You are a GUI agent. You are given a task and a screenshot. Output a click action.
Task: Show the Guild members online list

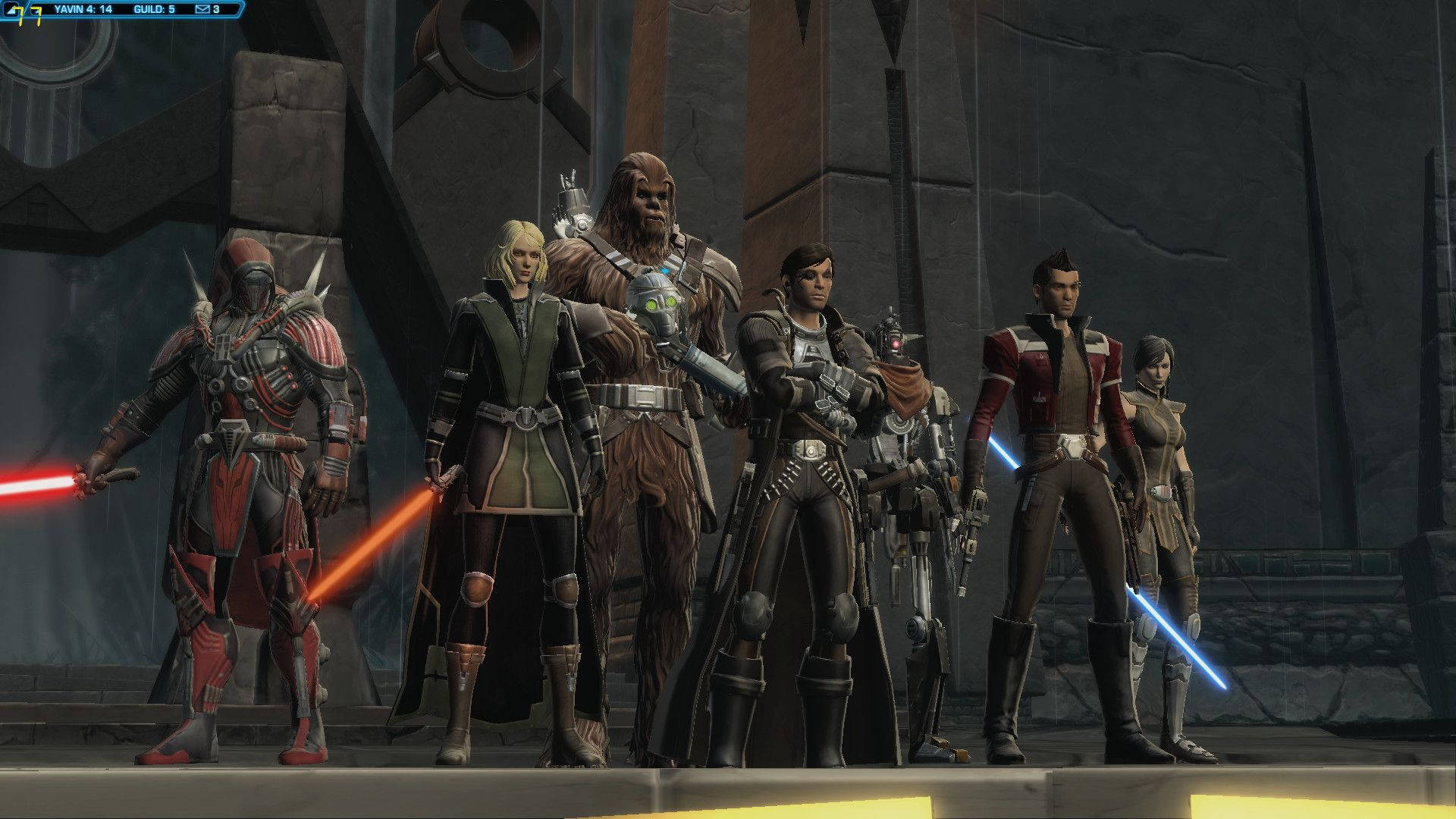[x=154, y=10]
